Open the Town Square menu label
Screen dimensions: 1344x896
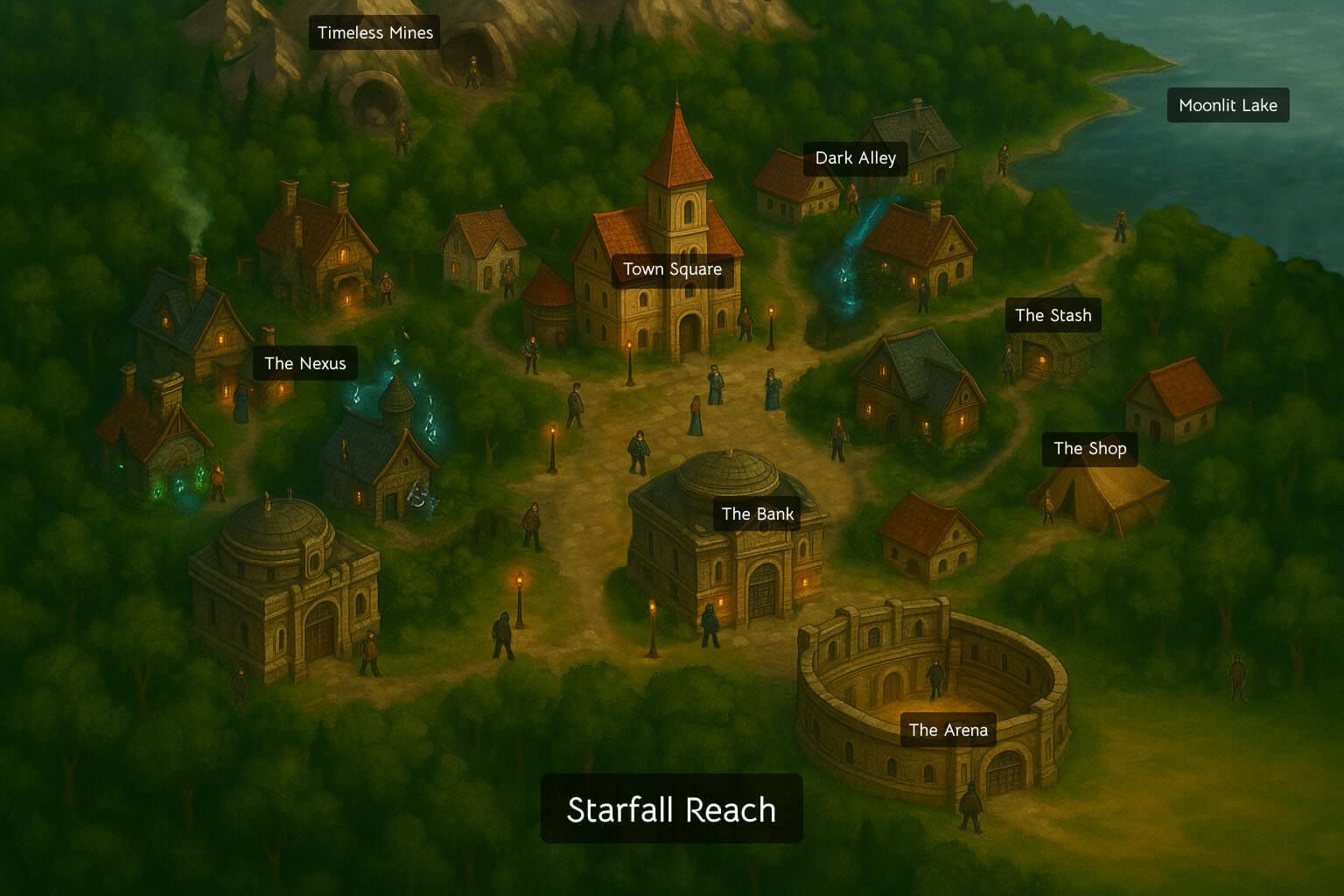click(x=672, y=269)
